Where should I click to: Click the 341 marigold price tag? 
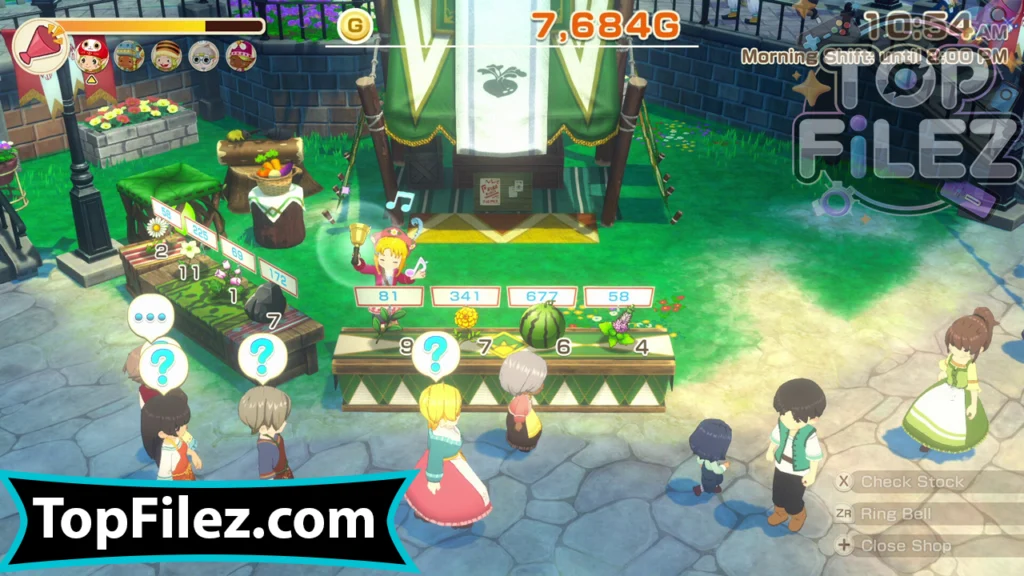coord(466,297)
